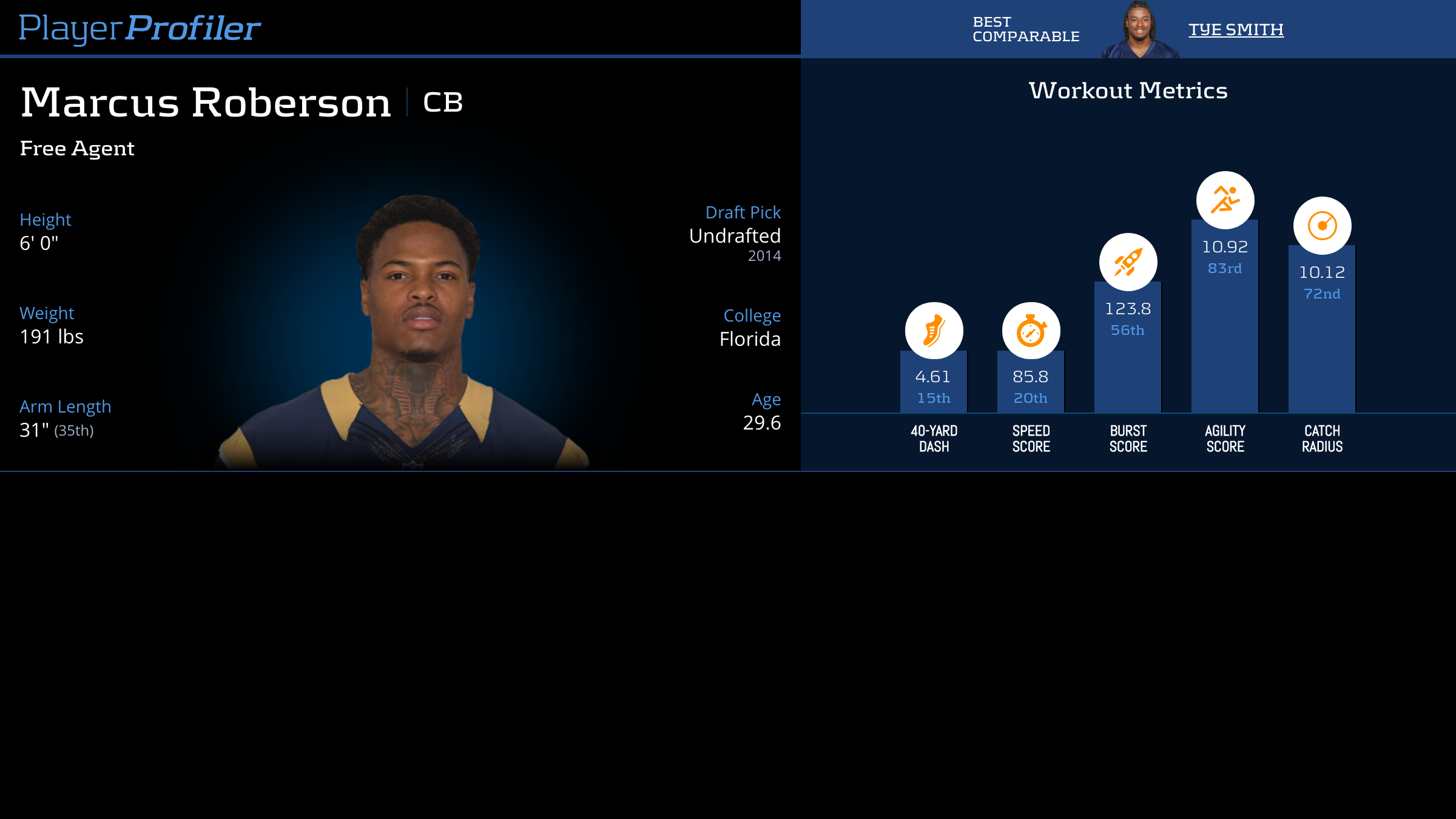
Task: Select Tye Smith's headshot thumbnail
Action: (1139, 30)
